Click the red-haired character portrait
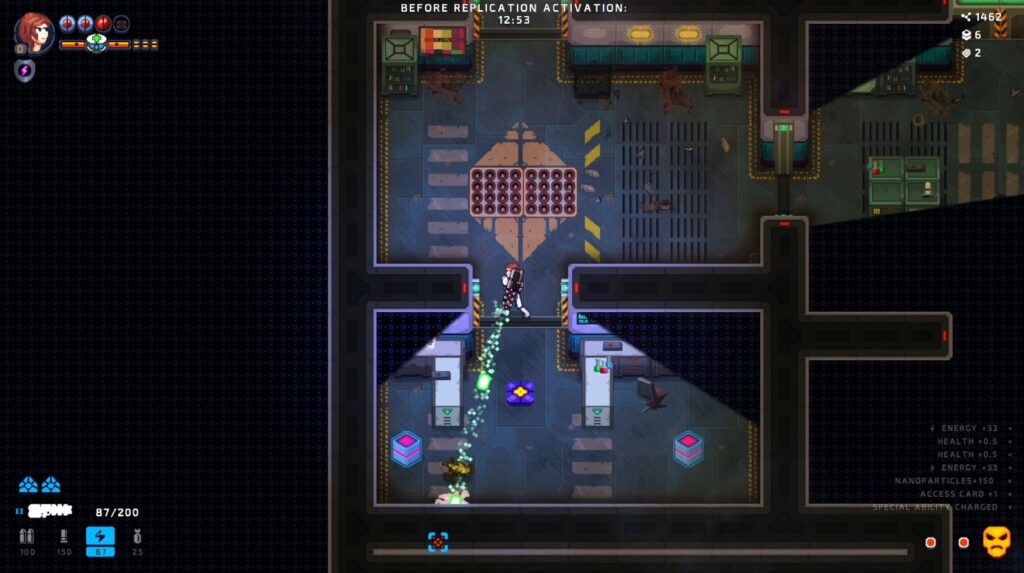This screenshot has height=573, width=1024. (33, 32)
